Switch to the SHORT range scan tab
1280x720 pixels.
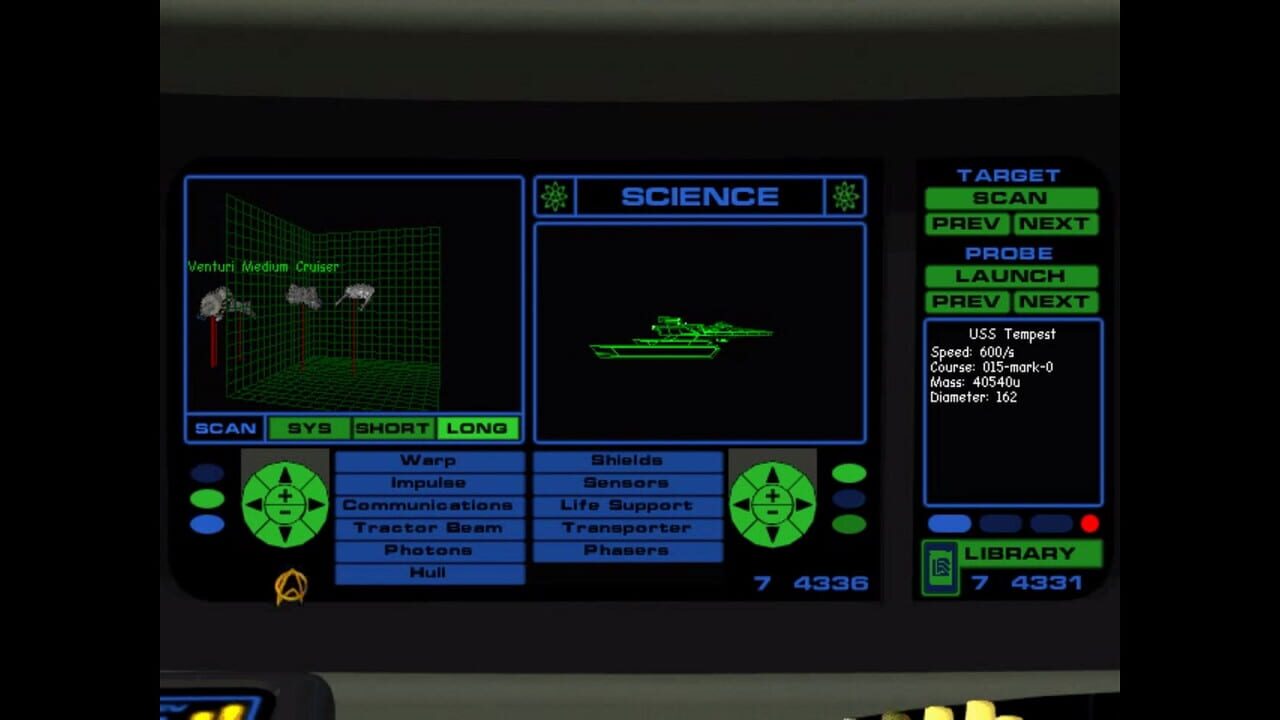pyautogui.click(x=394, y=428)
